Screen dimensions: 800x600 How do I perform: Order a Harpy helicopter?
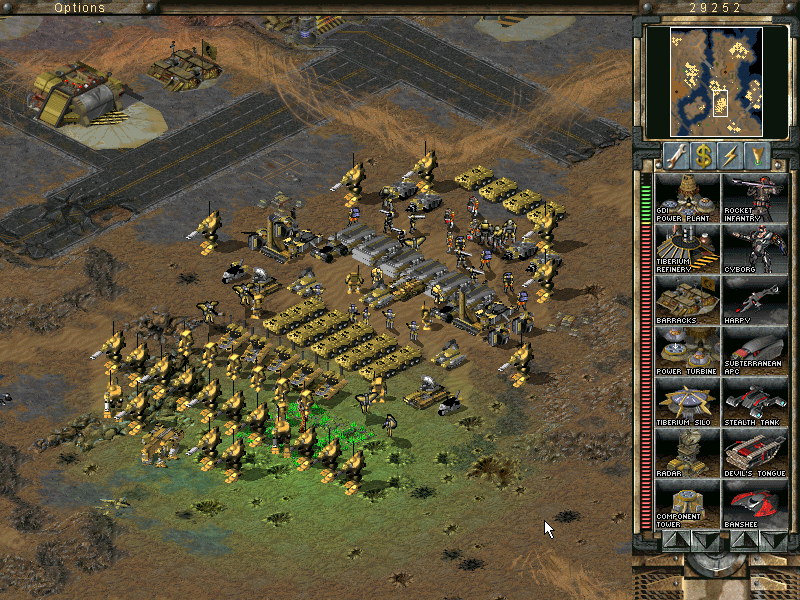[754, 299]
